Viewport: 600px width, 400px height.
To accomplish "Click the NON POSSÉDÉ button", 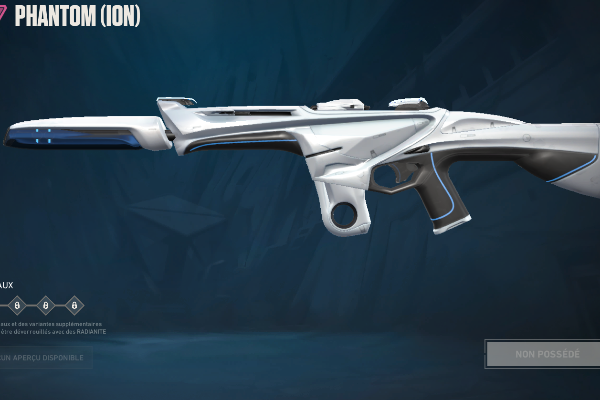I will click(x=545, y=354).
